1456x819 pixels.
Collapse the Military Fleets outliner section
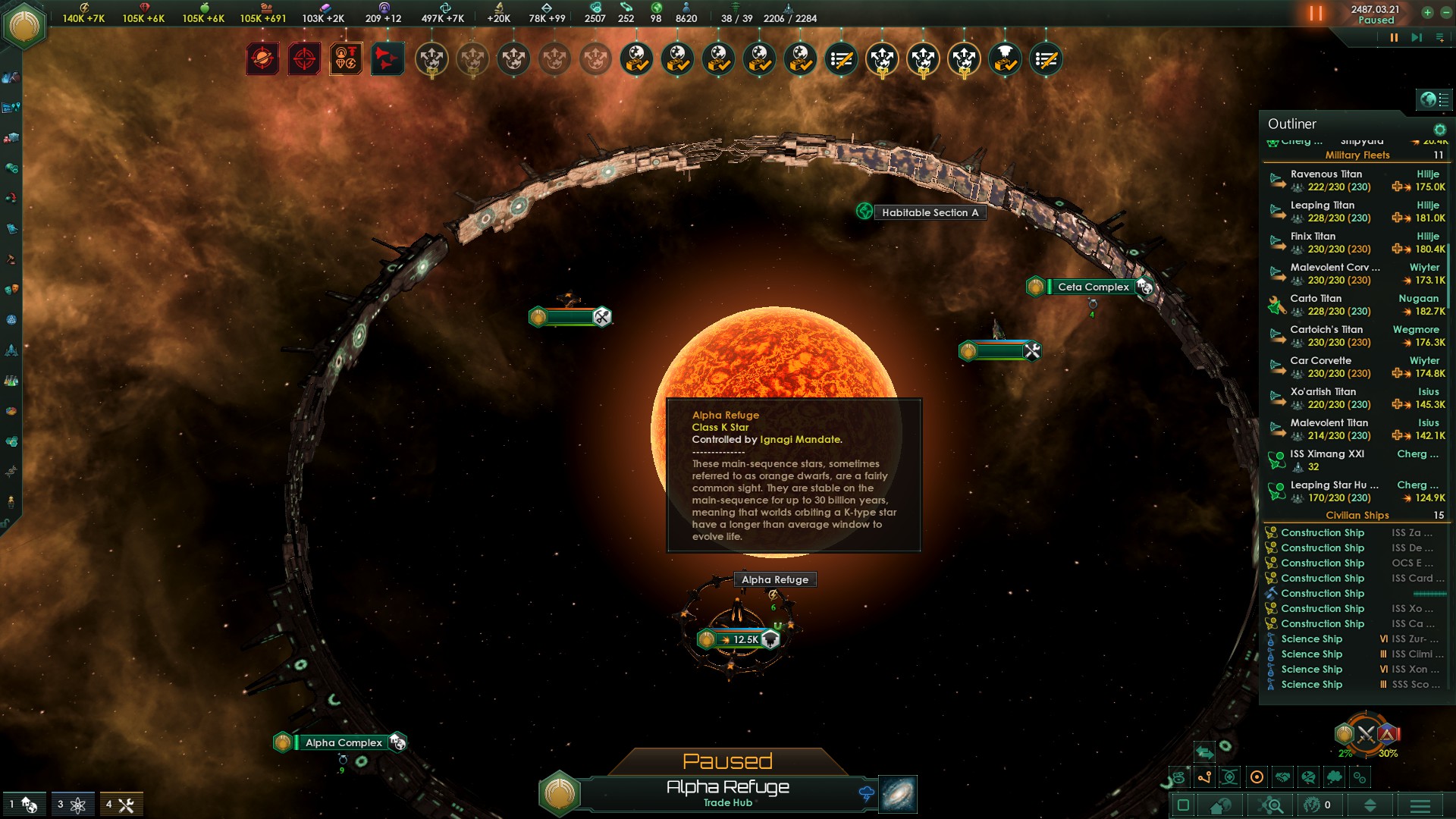(x=1357, y=155)
